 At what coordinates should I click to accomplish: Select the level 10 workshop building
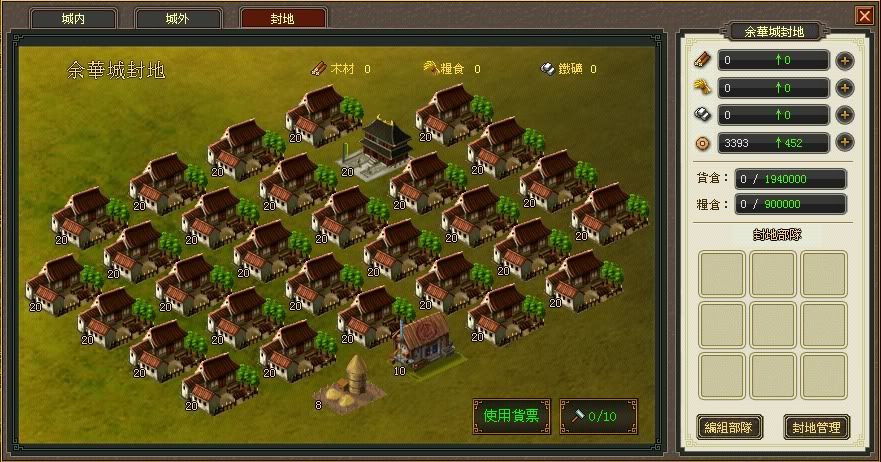pos(422,340)
